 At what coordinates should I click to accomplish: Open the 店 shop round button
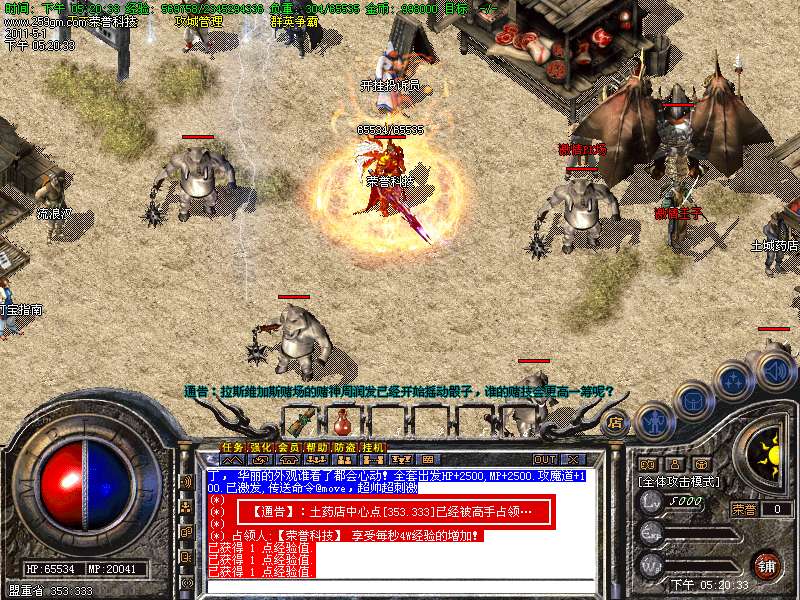[615, 421]
